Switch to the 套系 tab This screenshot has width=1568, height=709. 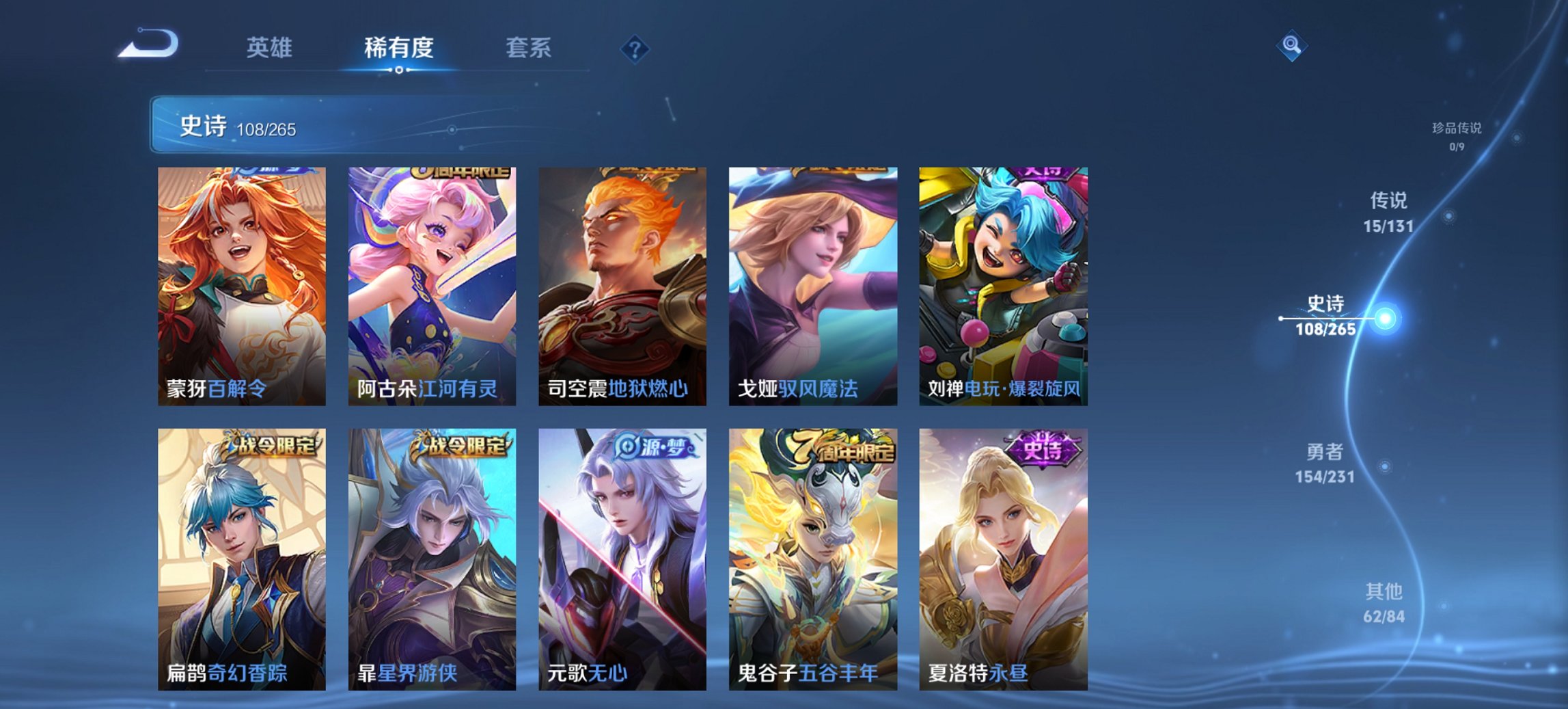pos(527,48)
